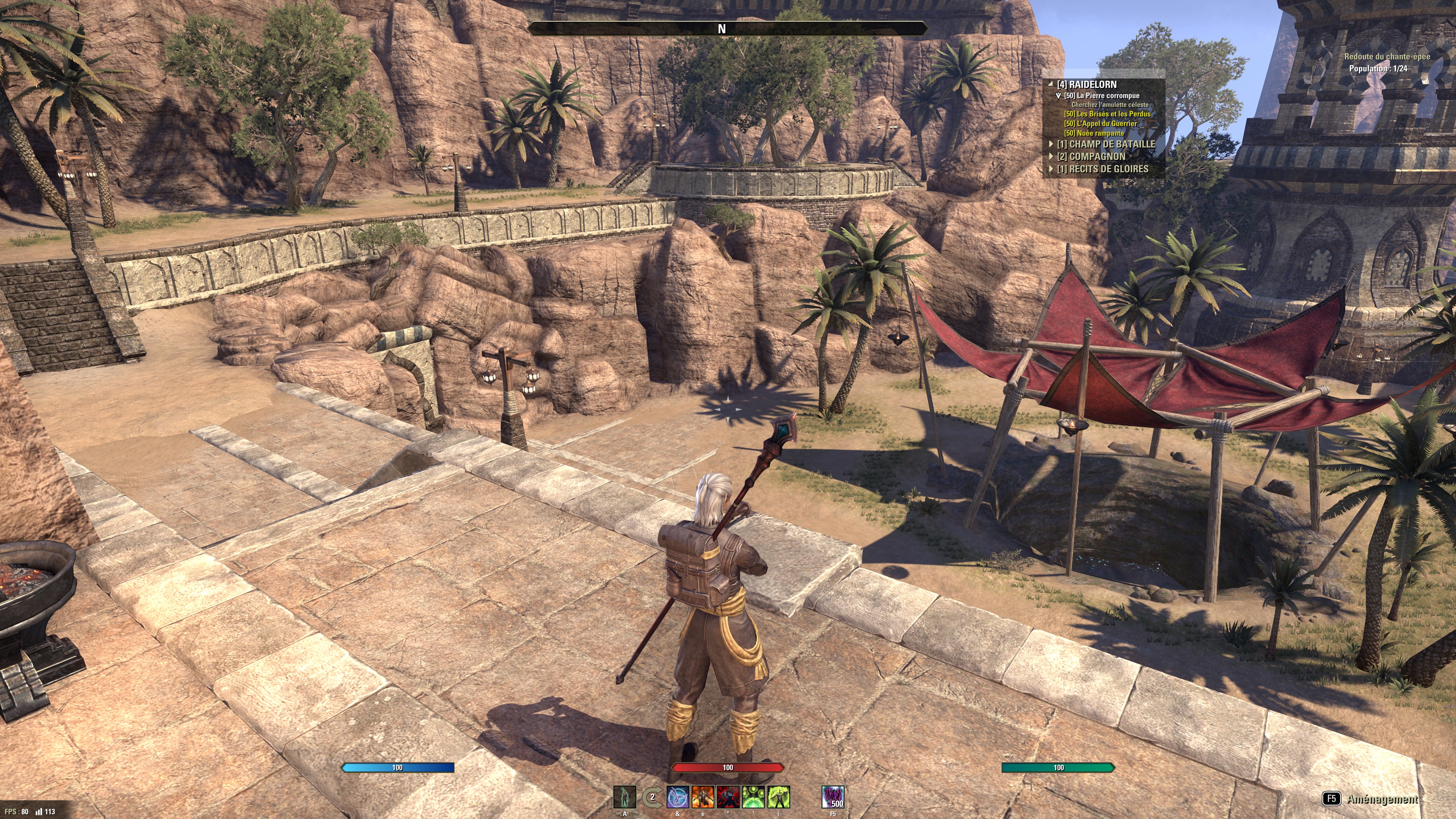
Task: Use the quickslot character figure item
Action: [624, 797]
